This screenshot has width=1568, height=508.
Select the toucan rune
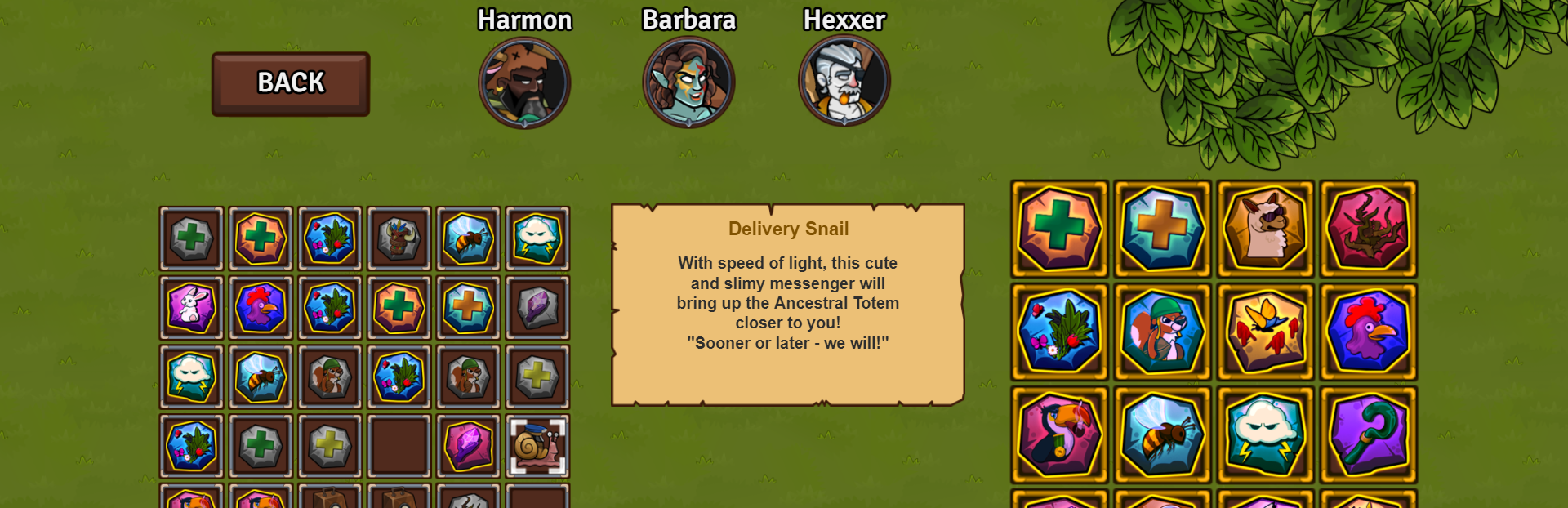point(1059,434)
